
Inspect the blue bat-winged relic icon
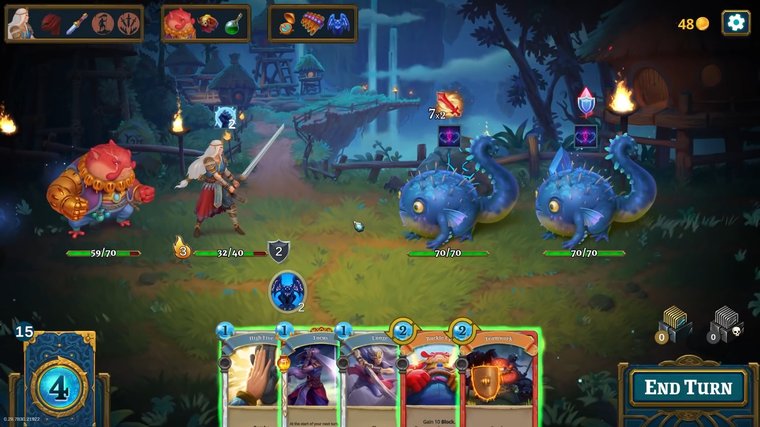(x=338, y=24)
